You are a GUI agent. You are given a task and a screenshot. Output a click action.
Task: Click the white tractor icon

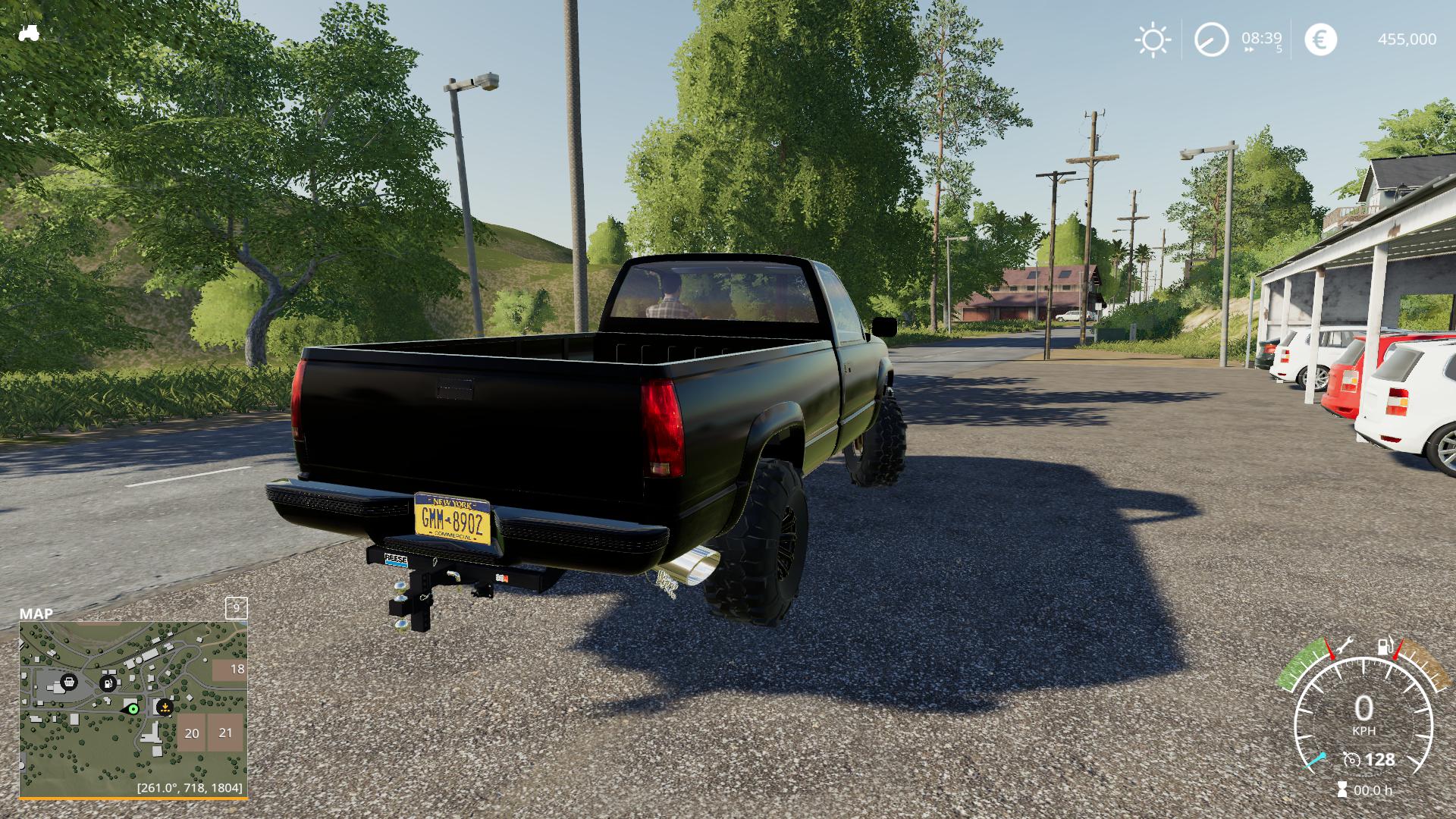(29, 33)
